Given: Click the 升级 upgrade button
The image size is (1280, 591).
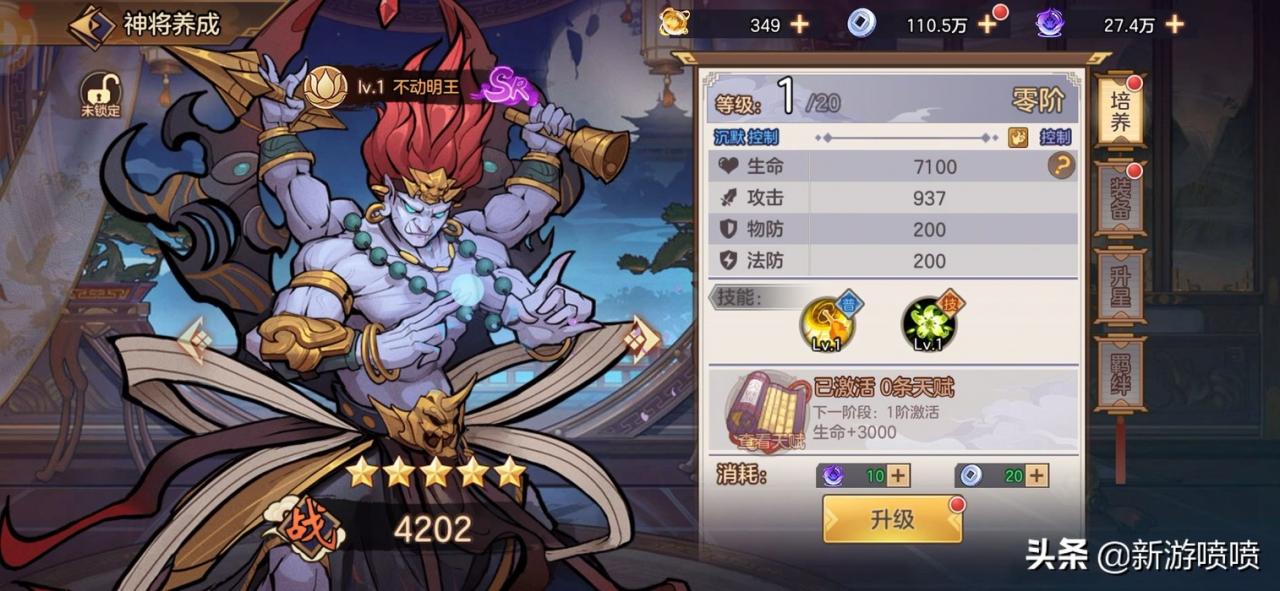Looking at the screenshot, I should coord(892,519).
